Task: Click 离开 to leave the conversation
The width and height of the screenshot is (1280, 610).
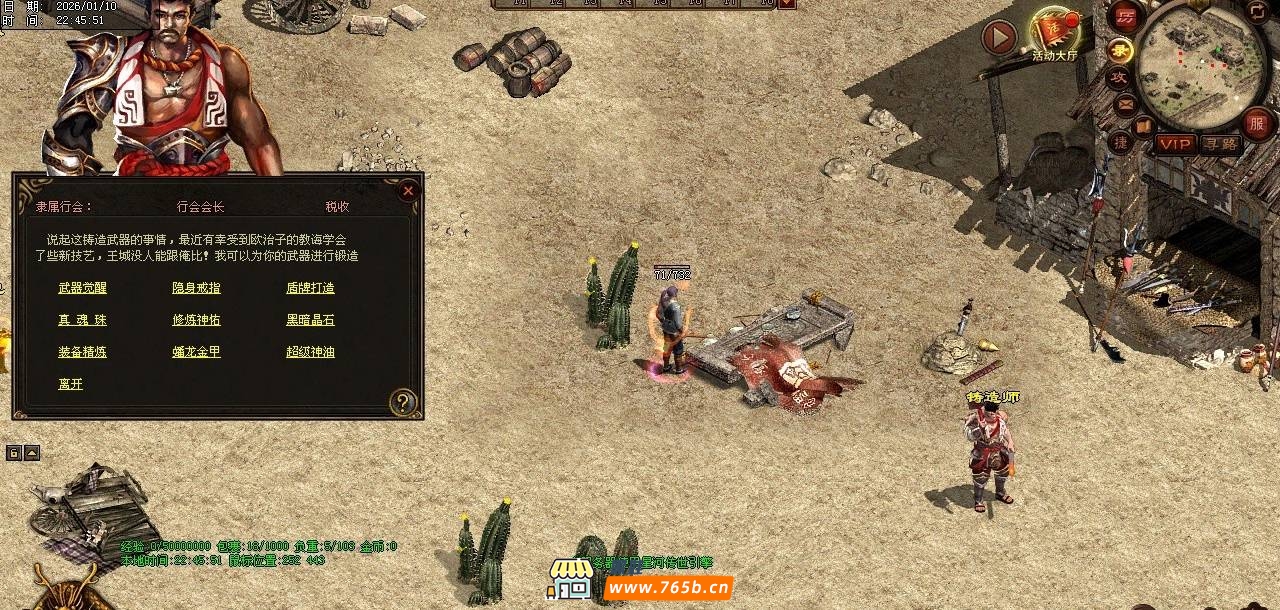Action: point(70,384)
